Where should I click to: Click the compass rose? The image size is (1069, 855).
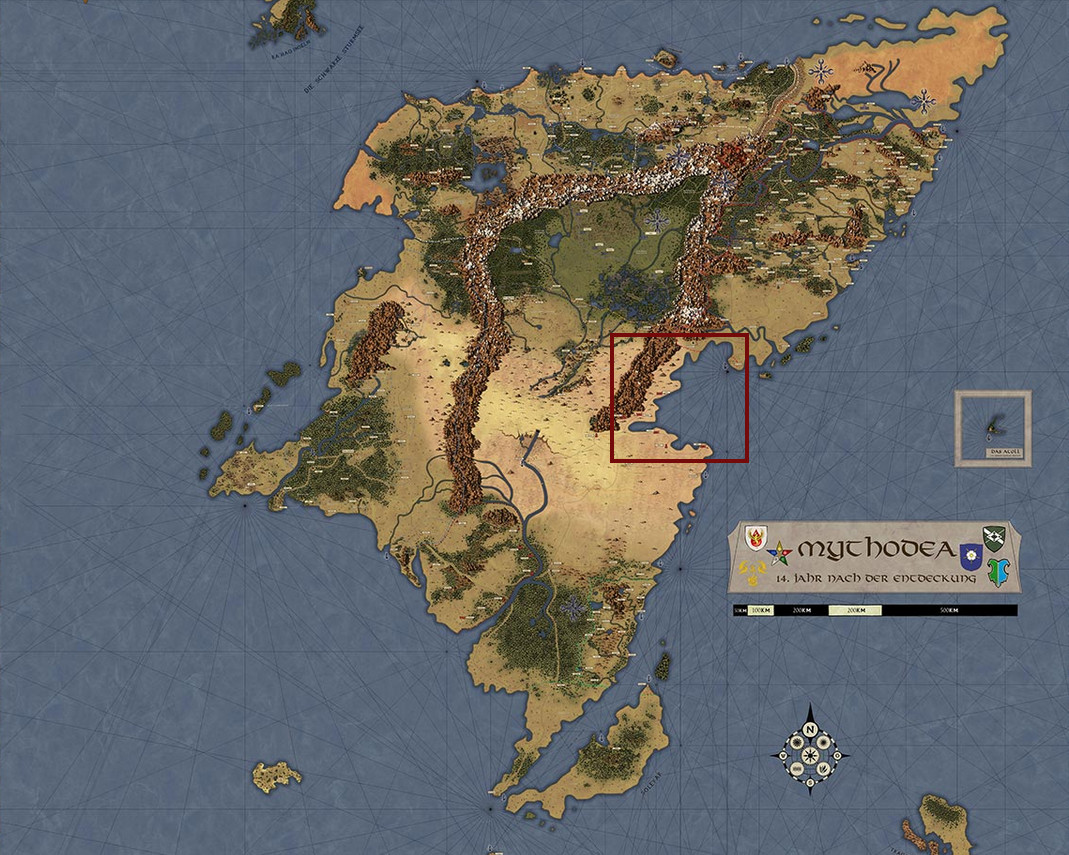[x=811, y=750]
